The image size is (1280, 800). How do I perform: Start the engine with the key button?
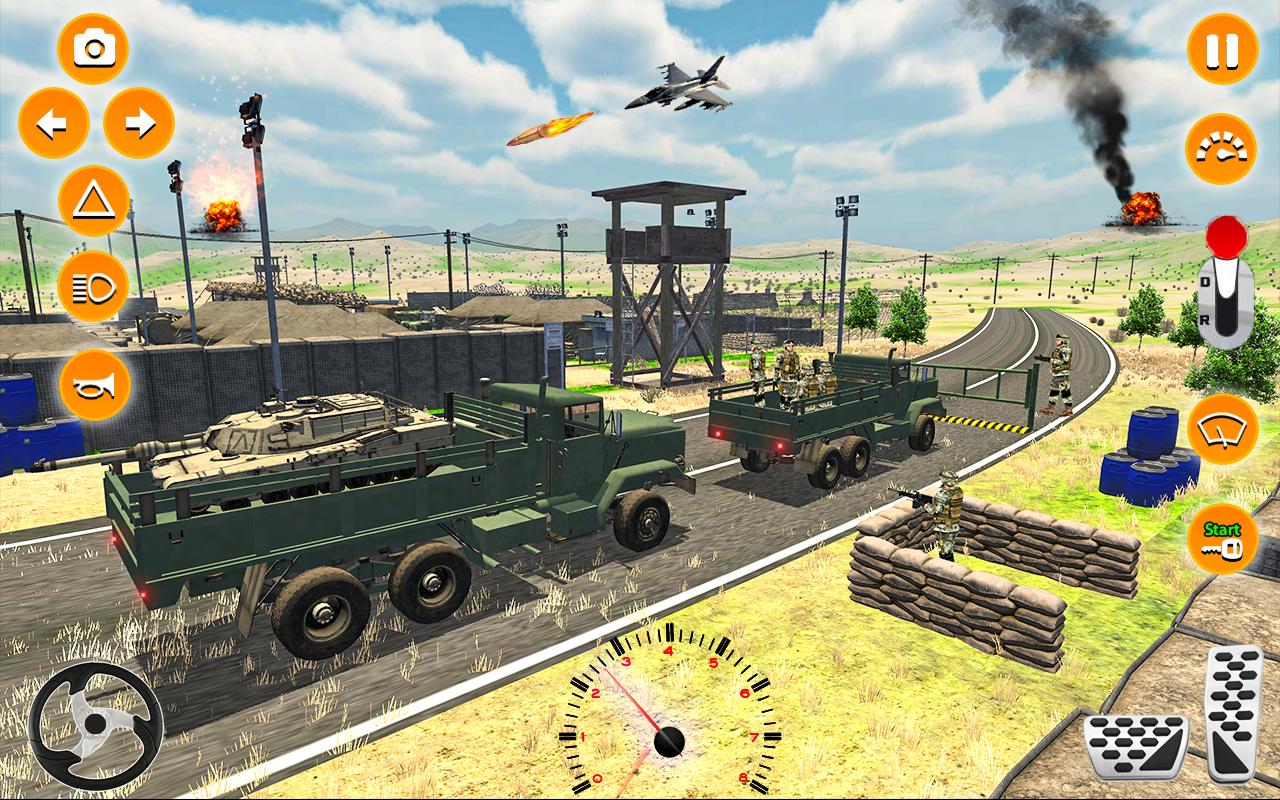pos(1222,539)
